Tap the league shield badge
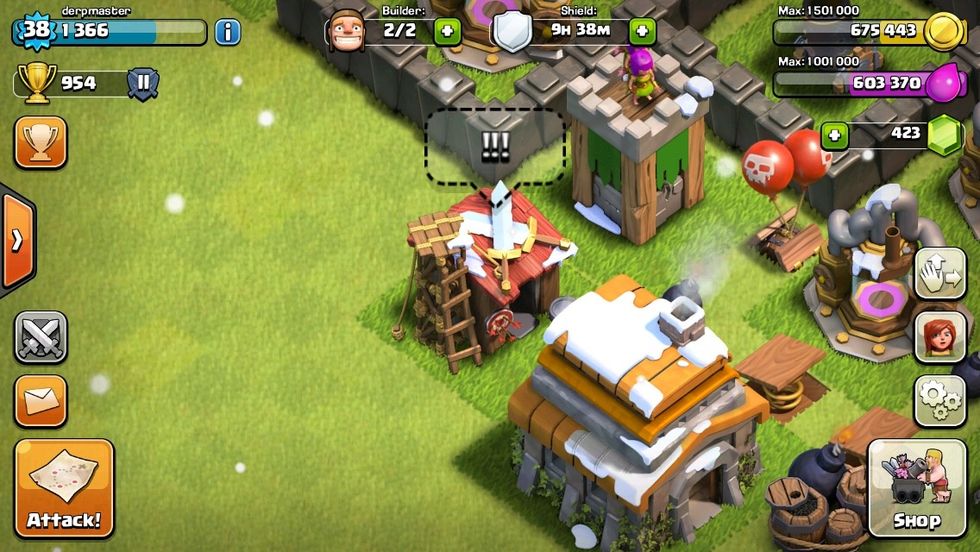This screenshot has height=552, width=980. click(143, 83)
